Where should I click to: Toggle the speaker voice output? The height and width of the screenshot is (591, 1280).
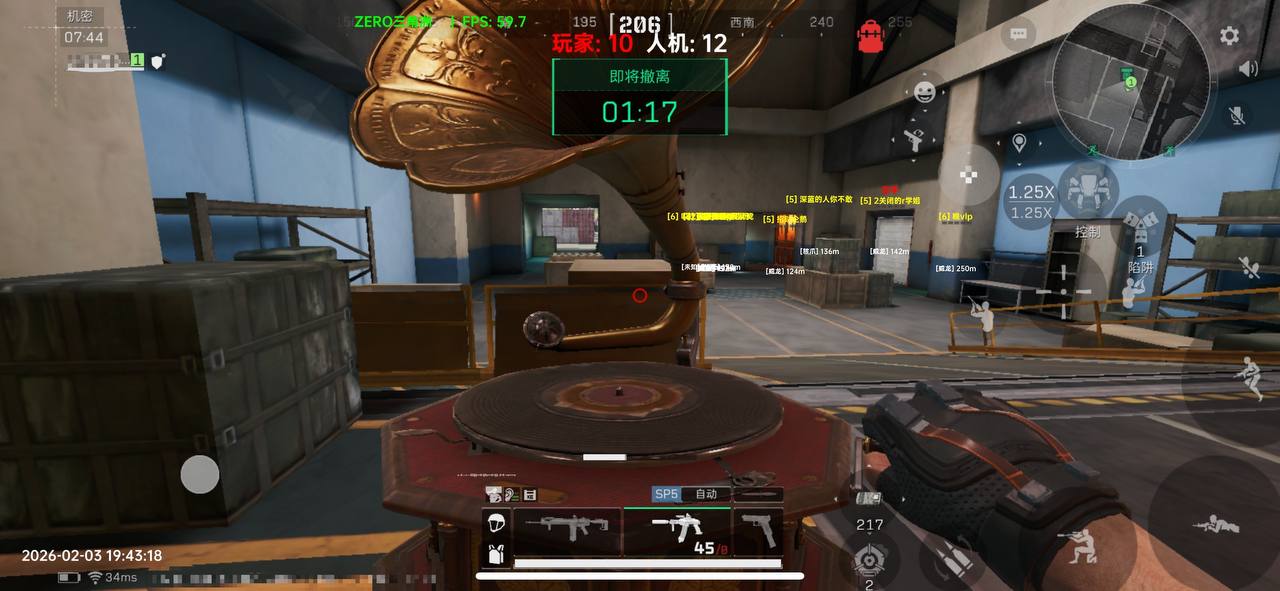pos(1248,69)
